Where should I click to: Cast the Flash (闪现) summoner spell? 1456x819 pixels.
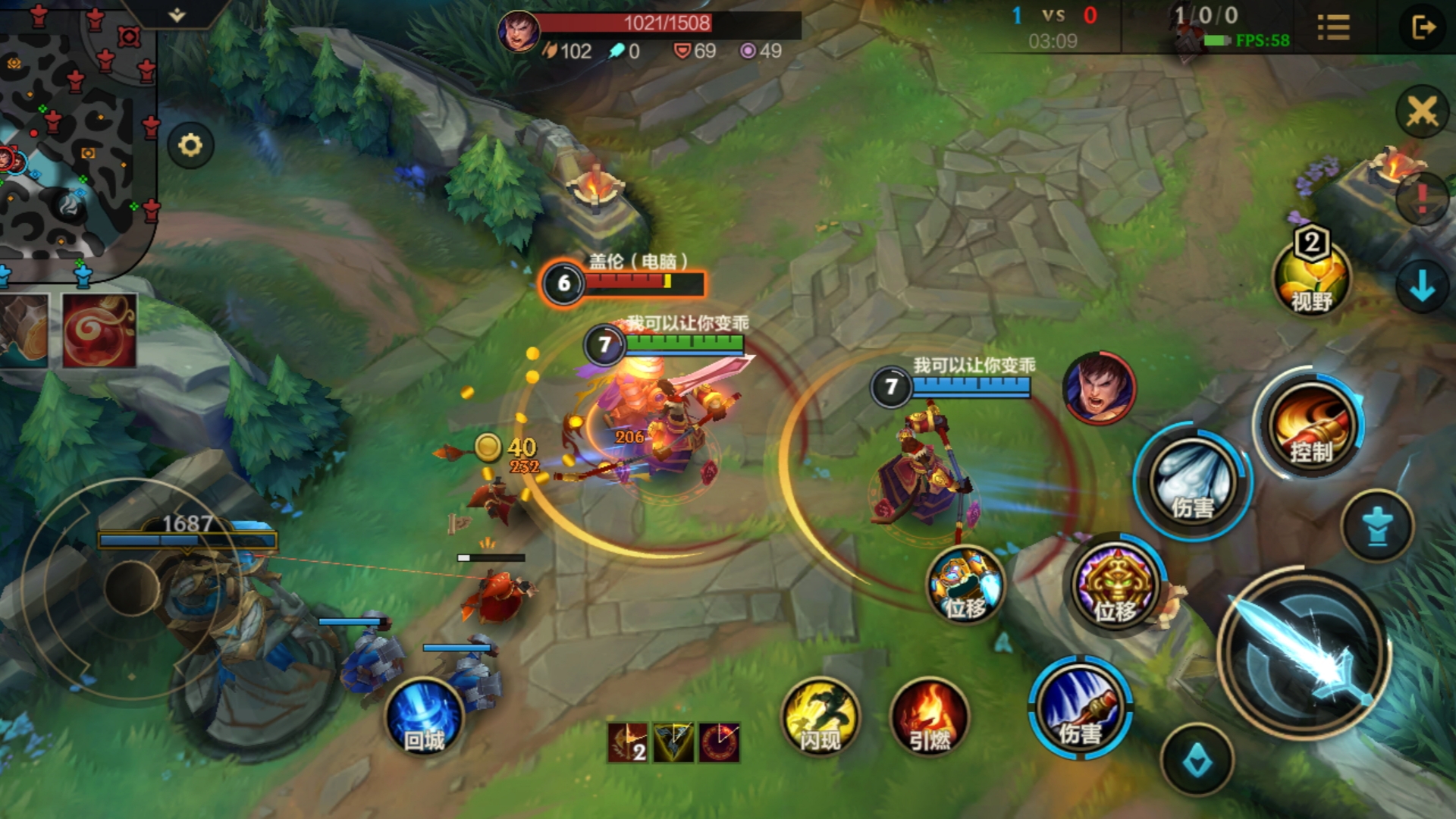[x=821, y=717]
